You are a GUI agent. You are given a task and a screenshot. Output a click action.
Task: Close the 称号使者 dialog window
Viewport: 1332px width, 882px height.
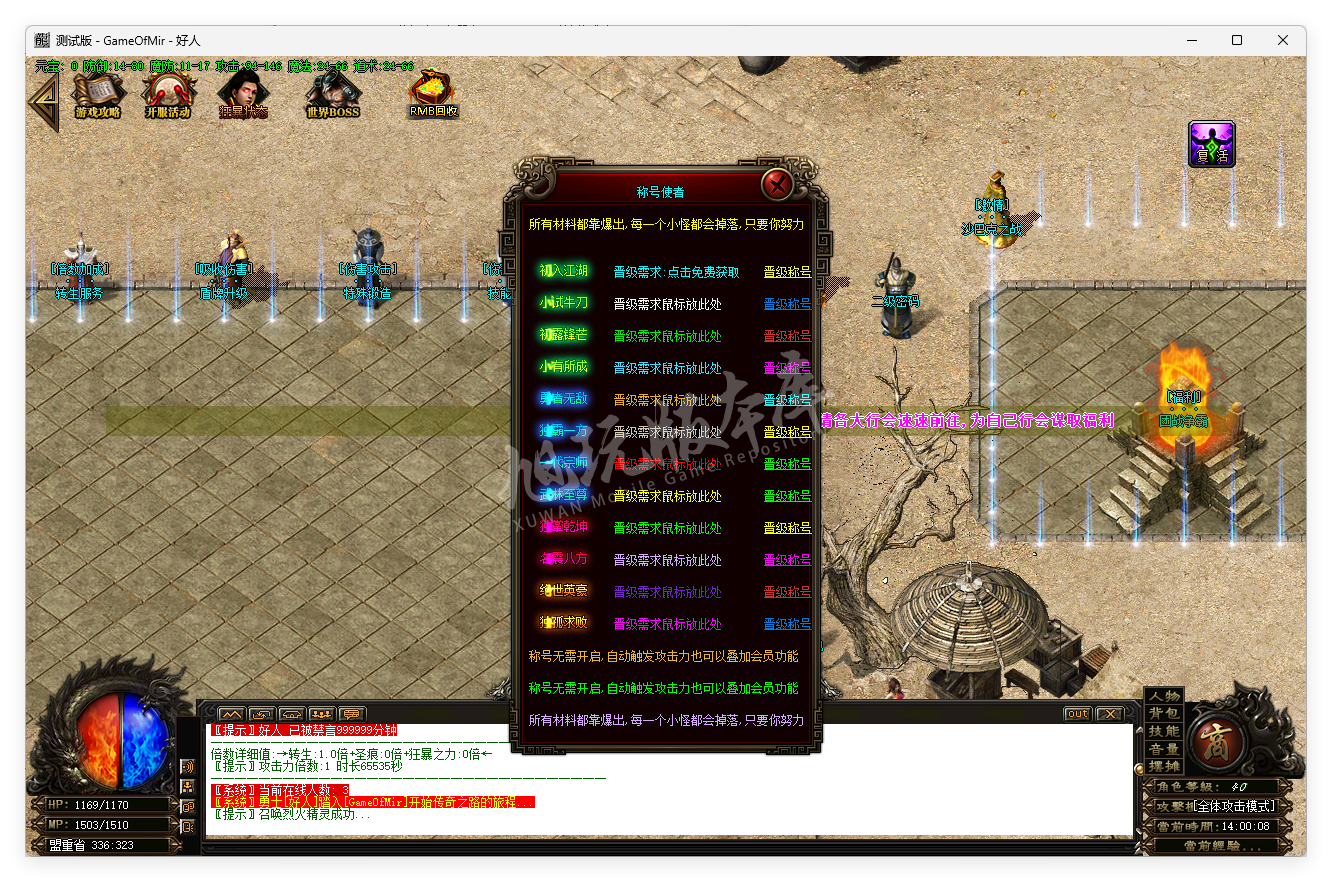779,184
